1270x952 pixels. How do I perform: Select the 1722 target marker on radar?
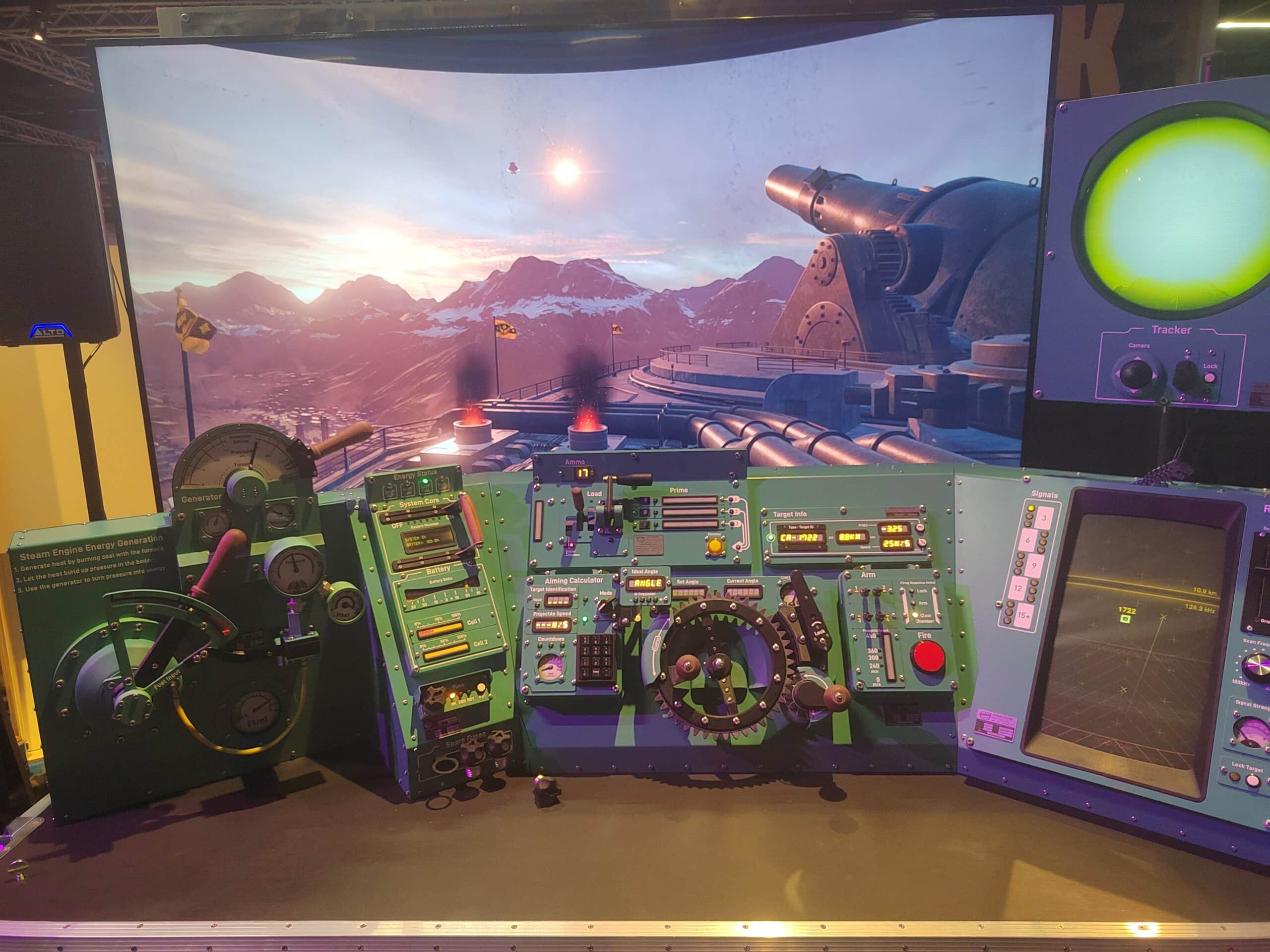(1126, 619)
